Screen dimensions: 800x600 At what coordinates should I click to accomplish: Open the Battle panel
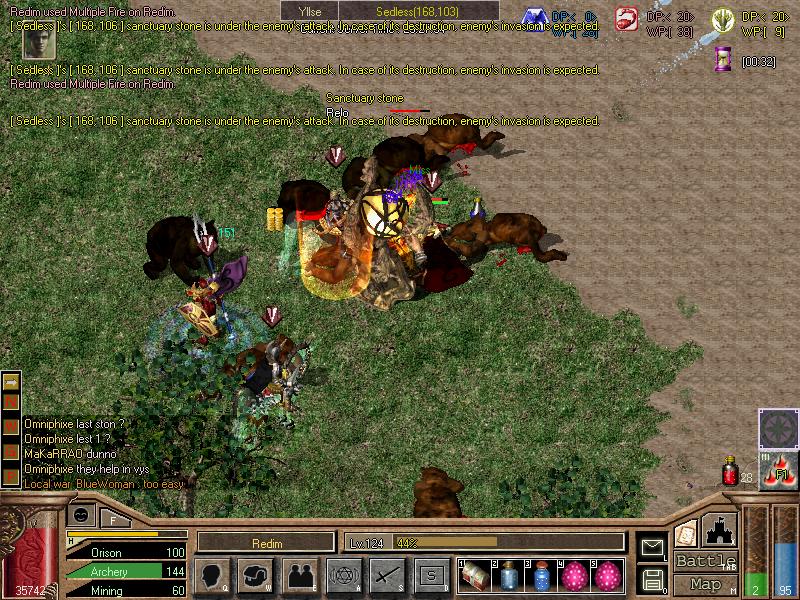705,561
